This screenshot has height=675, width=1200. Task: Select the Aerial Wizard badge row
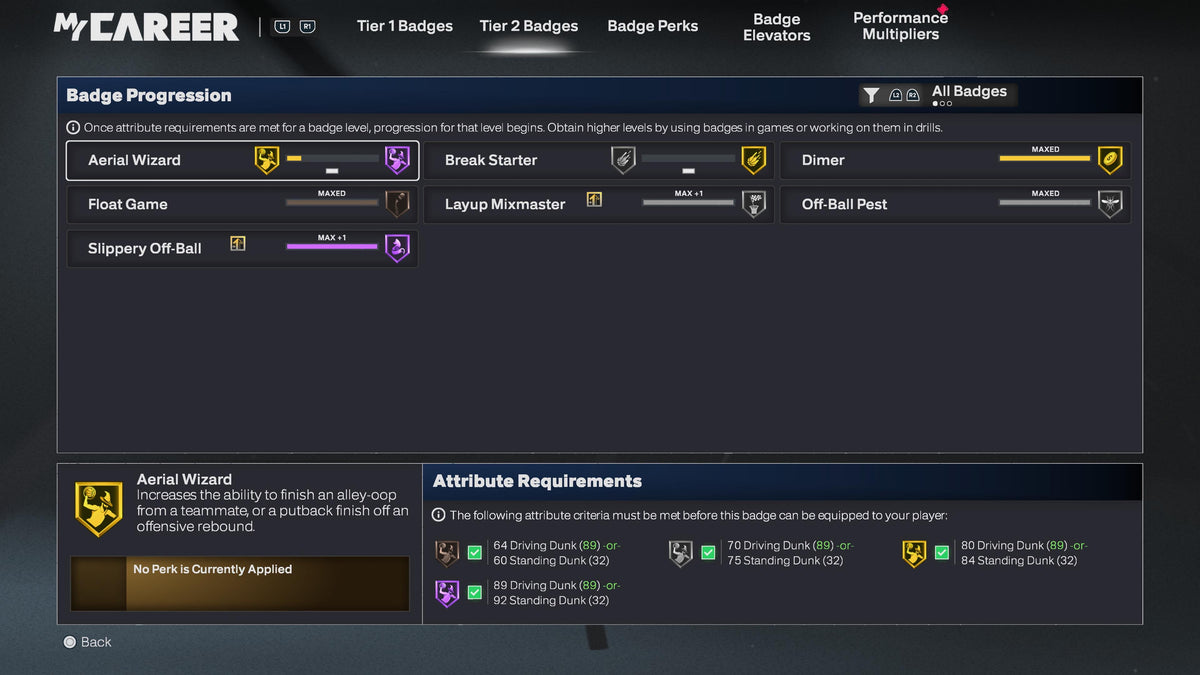(241, 160)
